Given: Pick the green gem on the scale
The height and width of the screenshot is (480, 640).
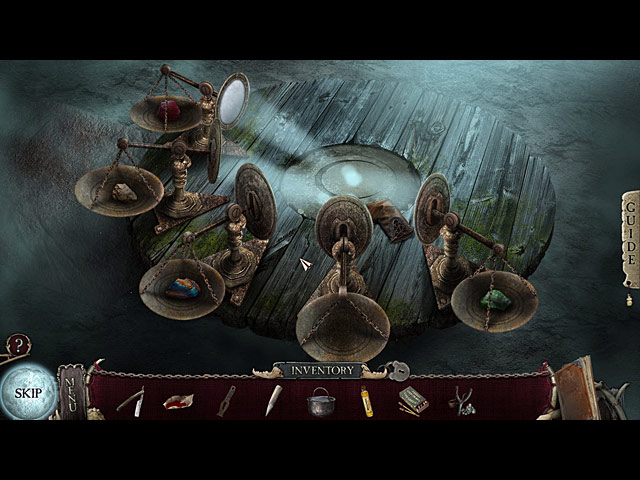Looking at the screenshot, I should click(x=495, y=298).
